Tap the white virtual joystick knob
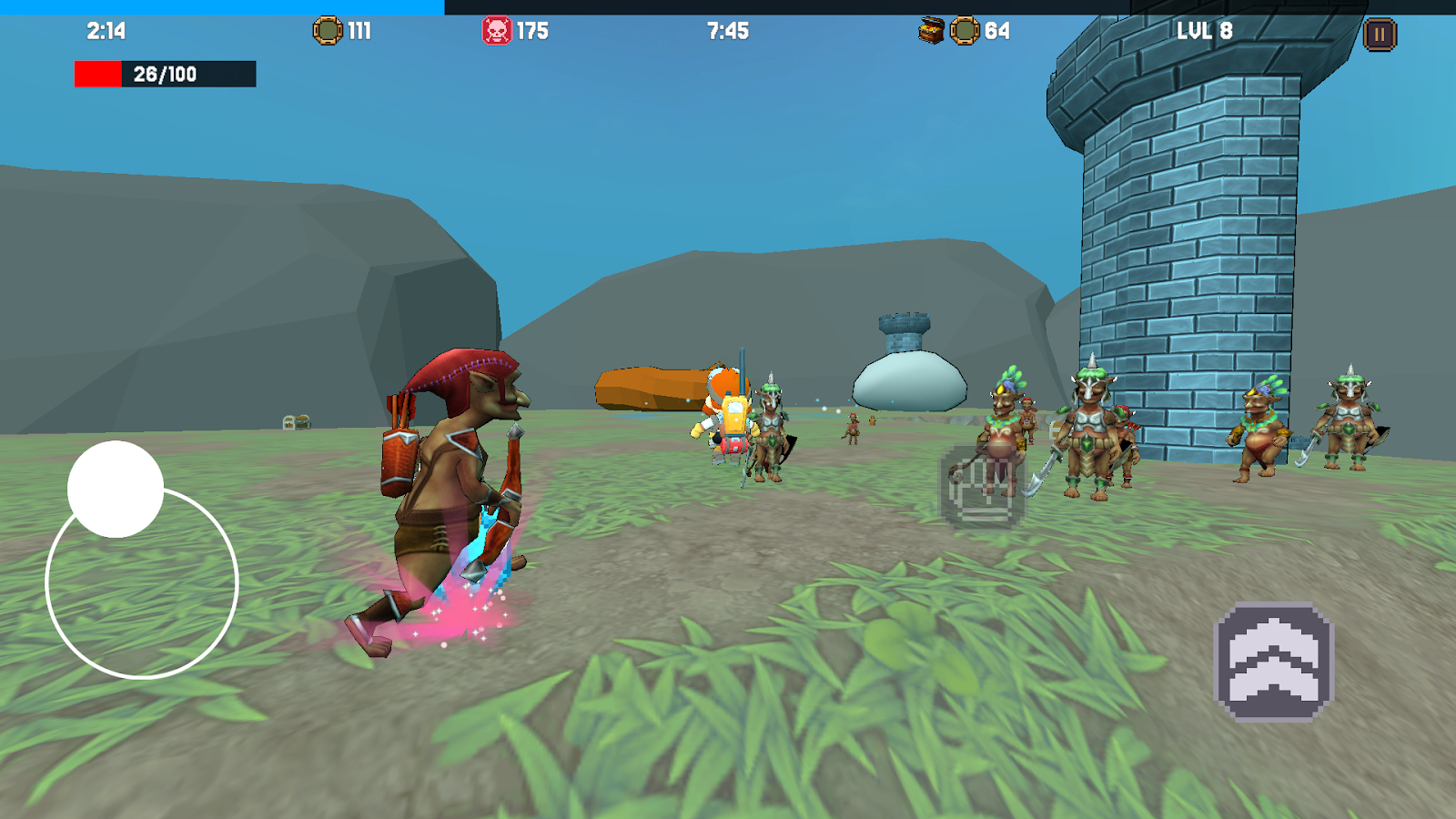1456x819 pixels. pos(116,490)
